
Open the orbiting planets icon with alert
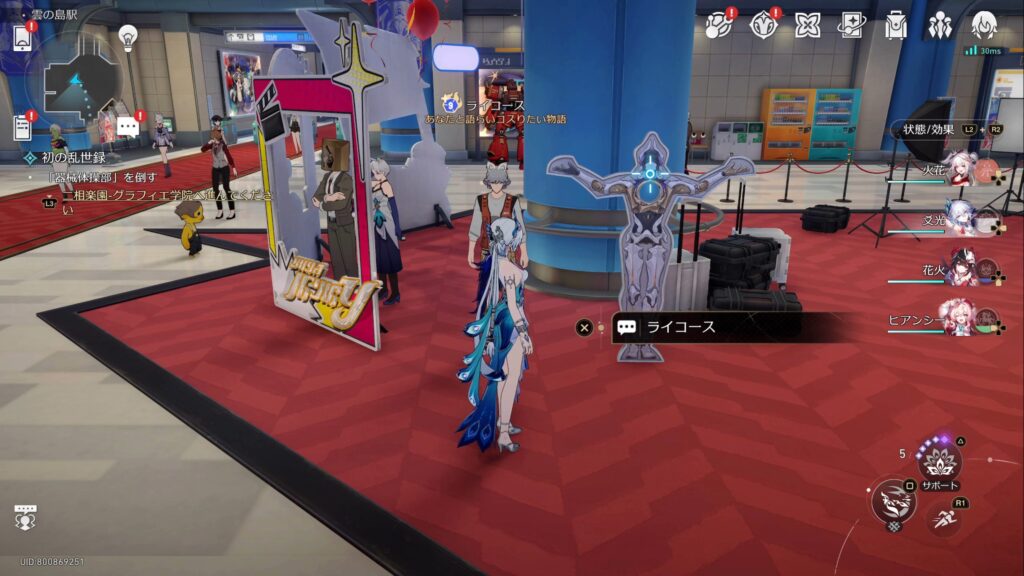tap(718, 26)
